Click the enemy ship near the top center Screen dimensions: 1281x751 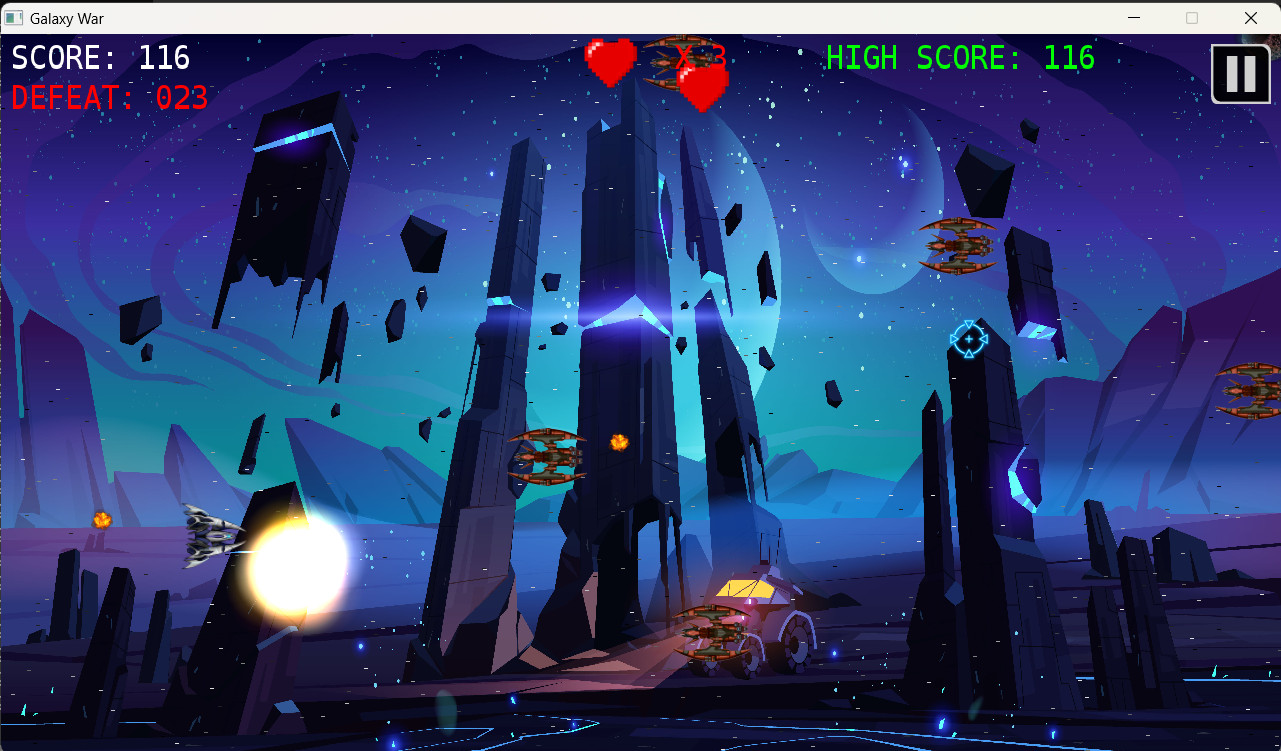click(x=672, y=58)
